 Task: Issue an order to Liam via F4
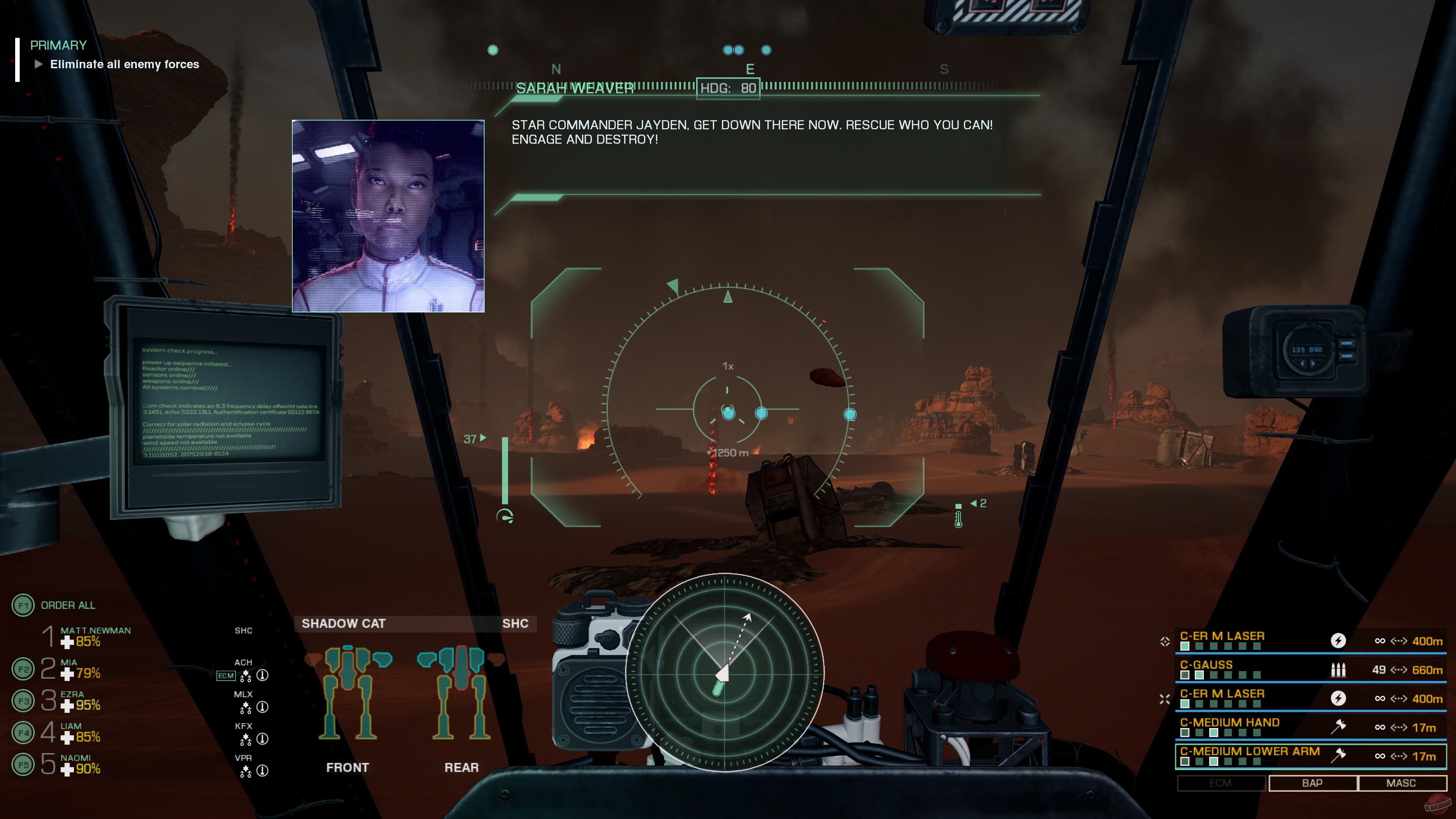[24, 732]
